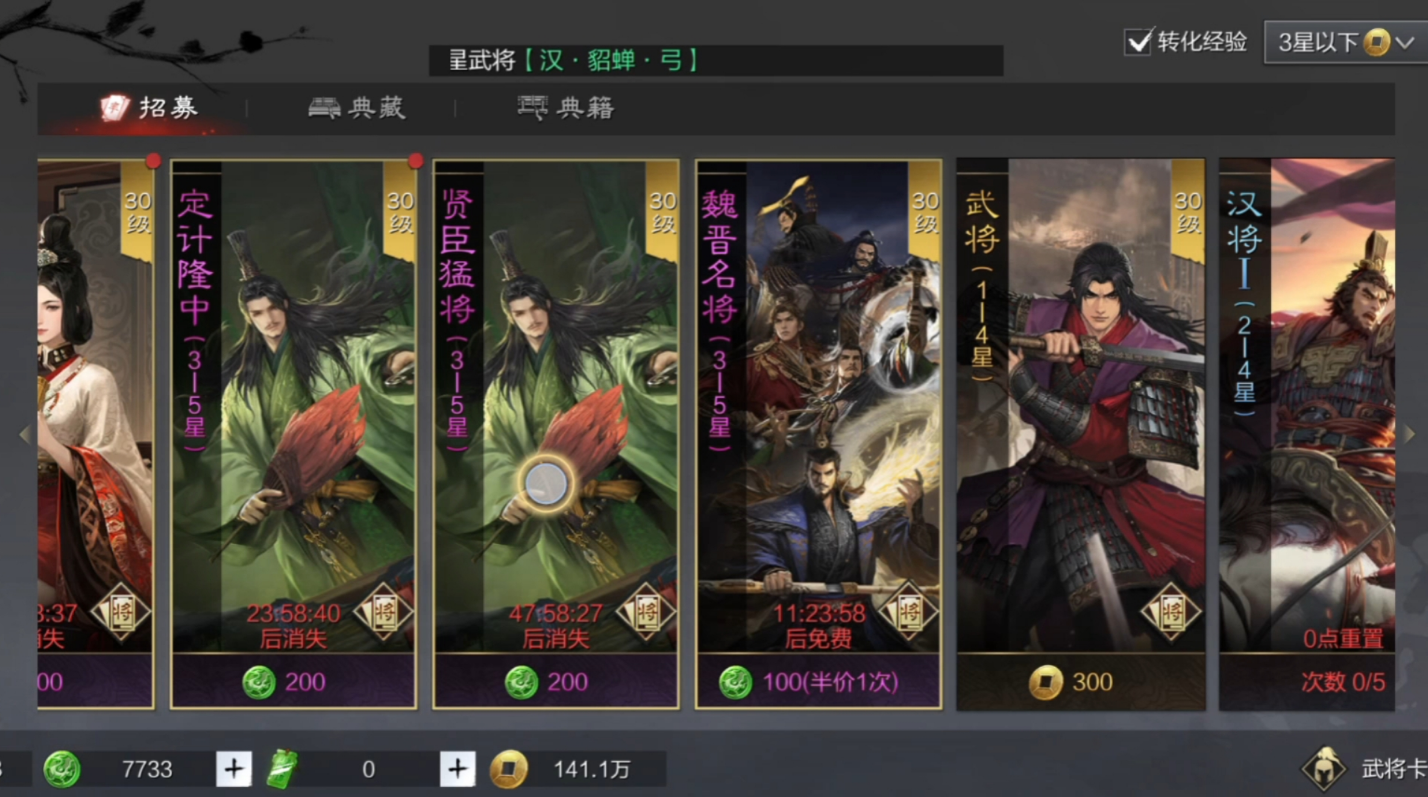
Task: Recruit from 贤臣猛将 for 200 jade
Action: click(556, 682)
